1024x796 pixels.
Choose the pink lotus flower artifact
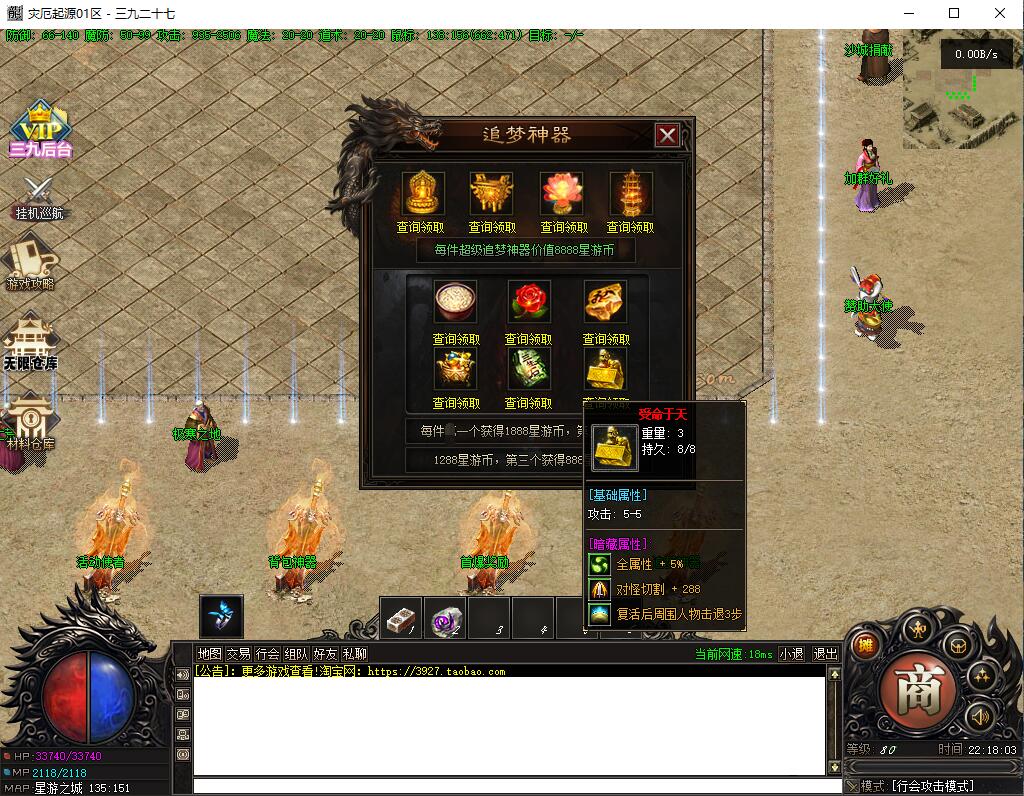(x=561, y=193)
